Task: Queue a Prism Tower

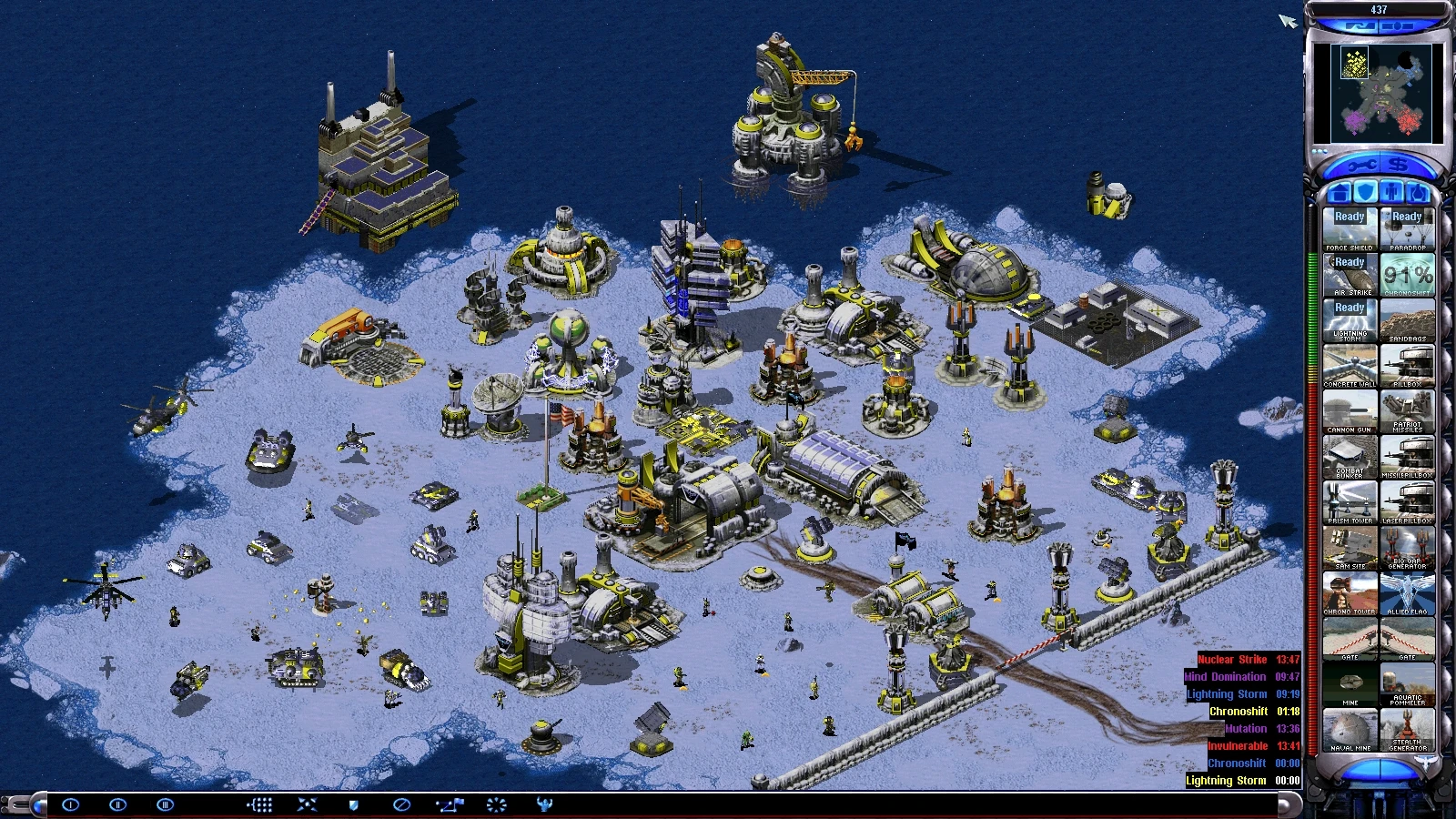Action: 1350,502
